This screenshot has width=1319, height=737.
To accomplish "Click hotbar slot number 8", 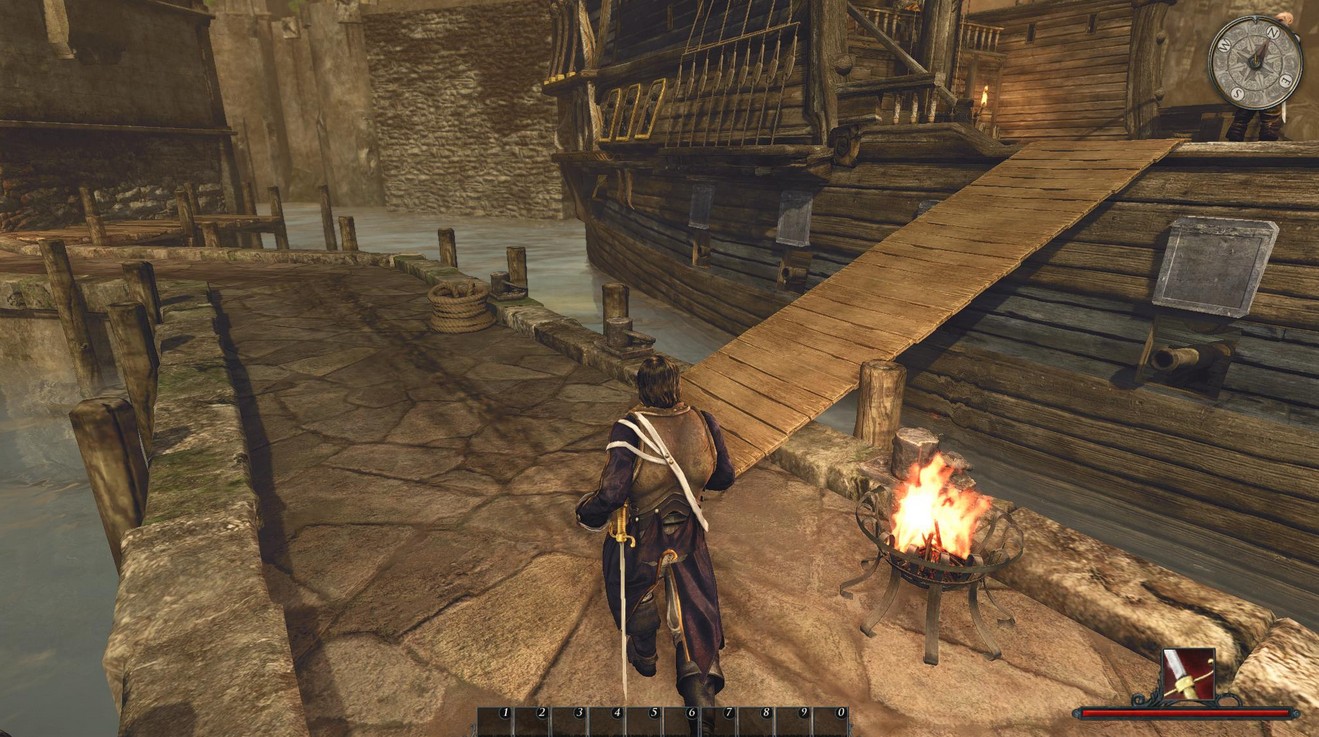I will coord(757,722).
